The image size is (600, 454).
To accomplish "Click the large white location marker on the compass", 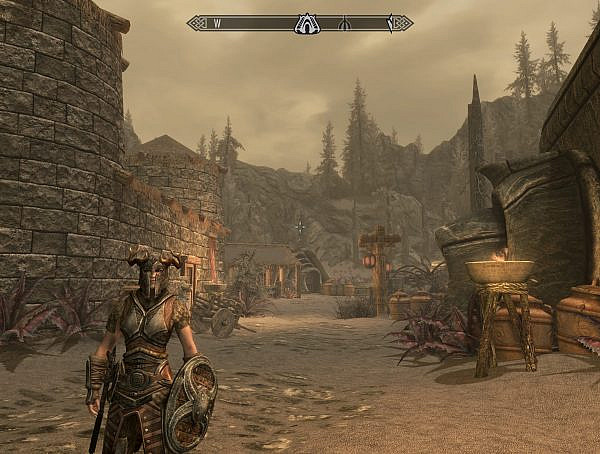I will (x=306, y=23).
